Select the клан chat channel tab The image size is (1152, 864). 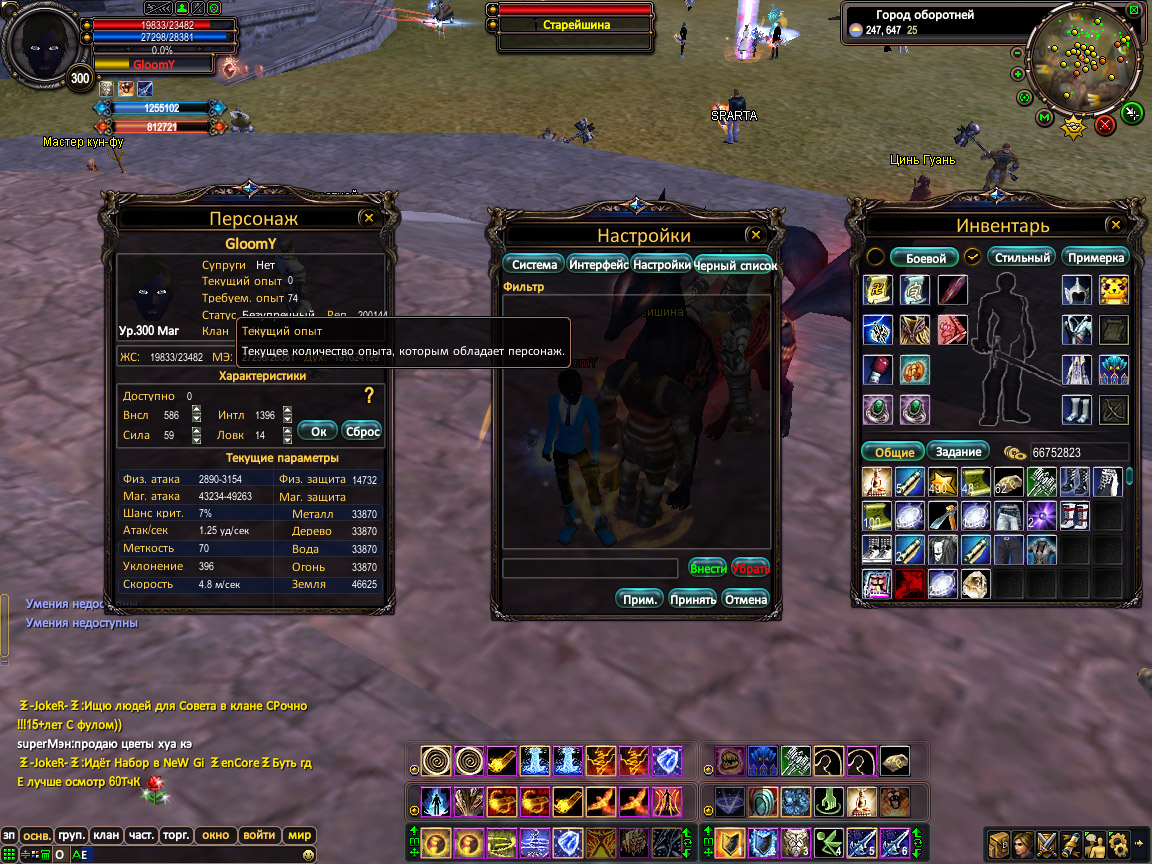106,835
